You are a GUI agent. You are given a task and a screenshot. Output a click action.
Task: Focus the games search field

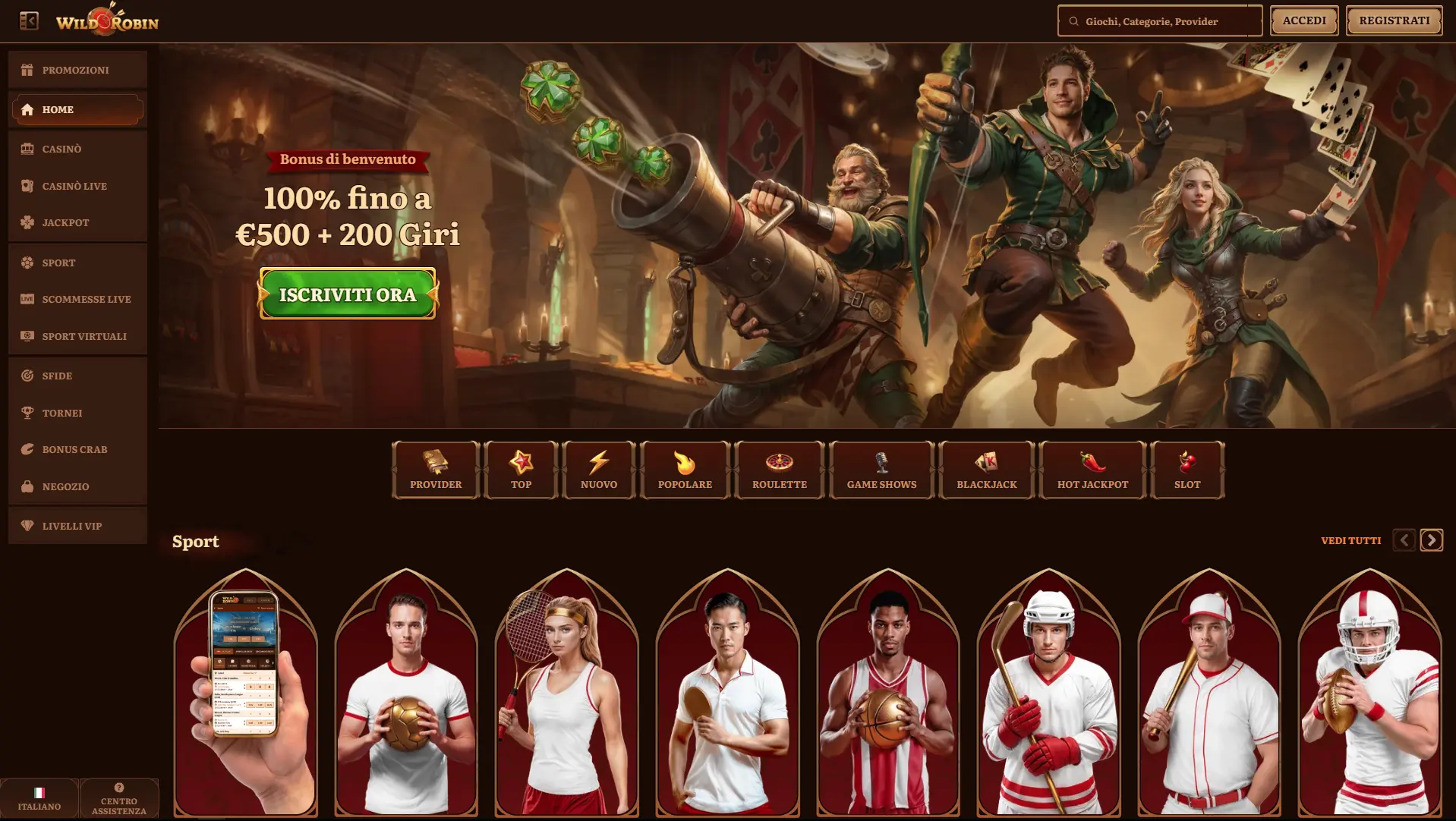point(1161,21)
